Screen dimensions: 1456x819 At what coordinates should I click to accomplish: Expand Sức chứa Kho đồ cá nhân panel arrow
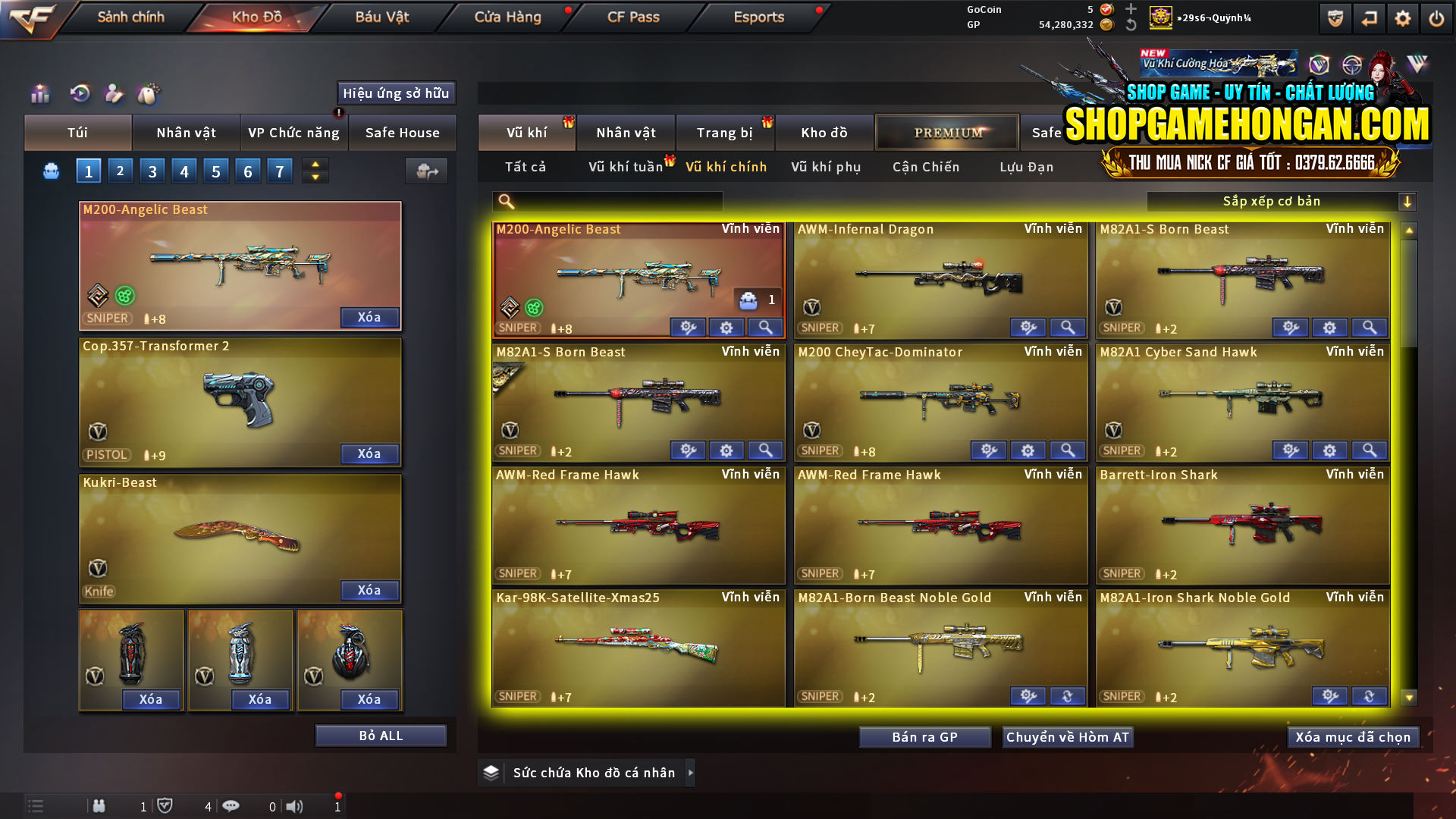tap(691, 773)
